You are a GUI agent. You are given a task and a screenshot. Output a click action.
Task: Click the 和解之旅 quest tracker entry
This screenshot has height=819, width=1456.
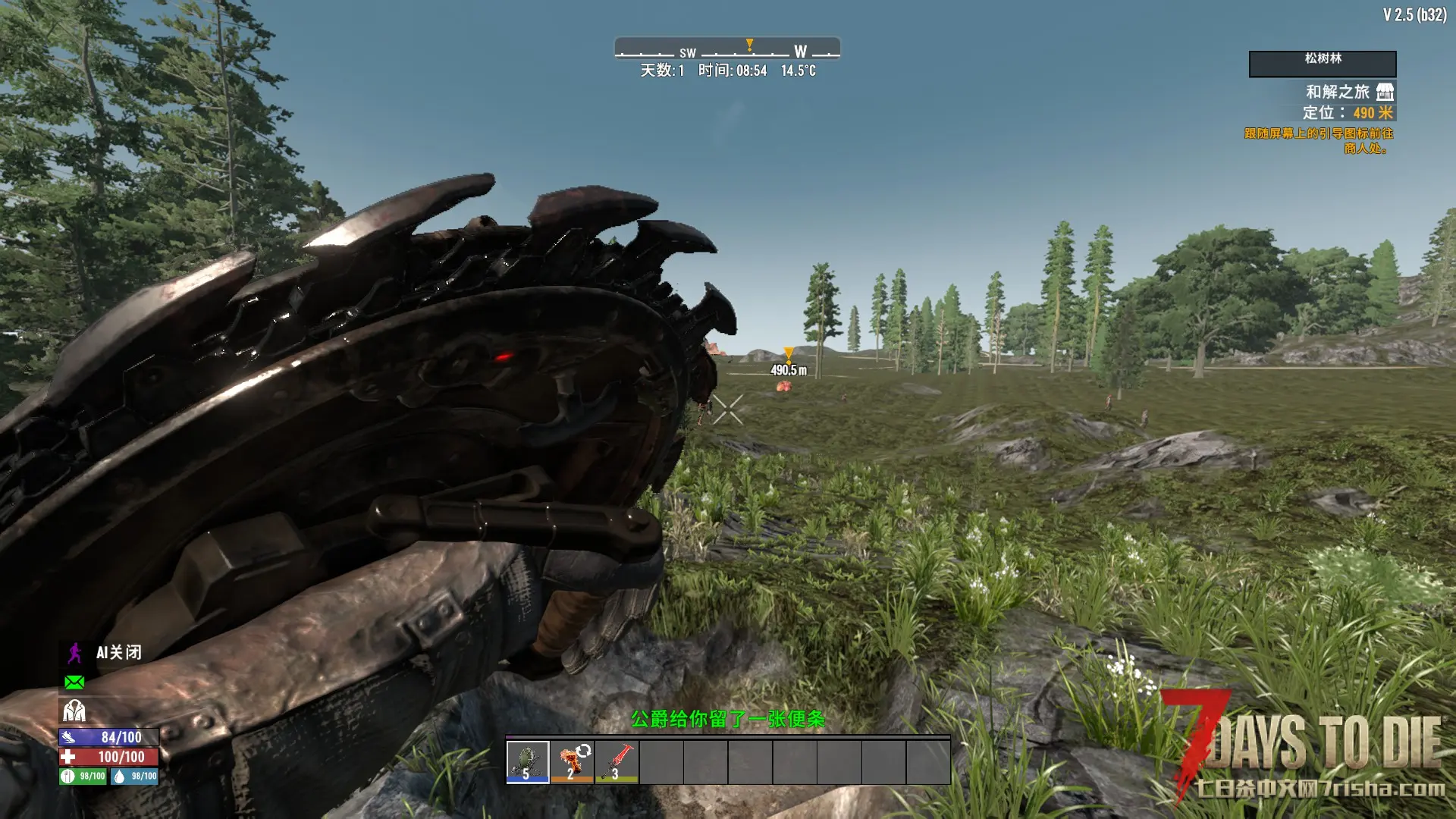1337,92
